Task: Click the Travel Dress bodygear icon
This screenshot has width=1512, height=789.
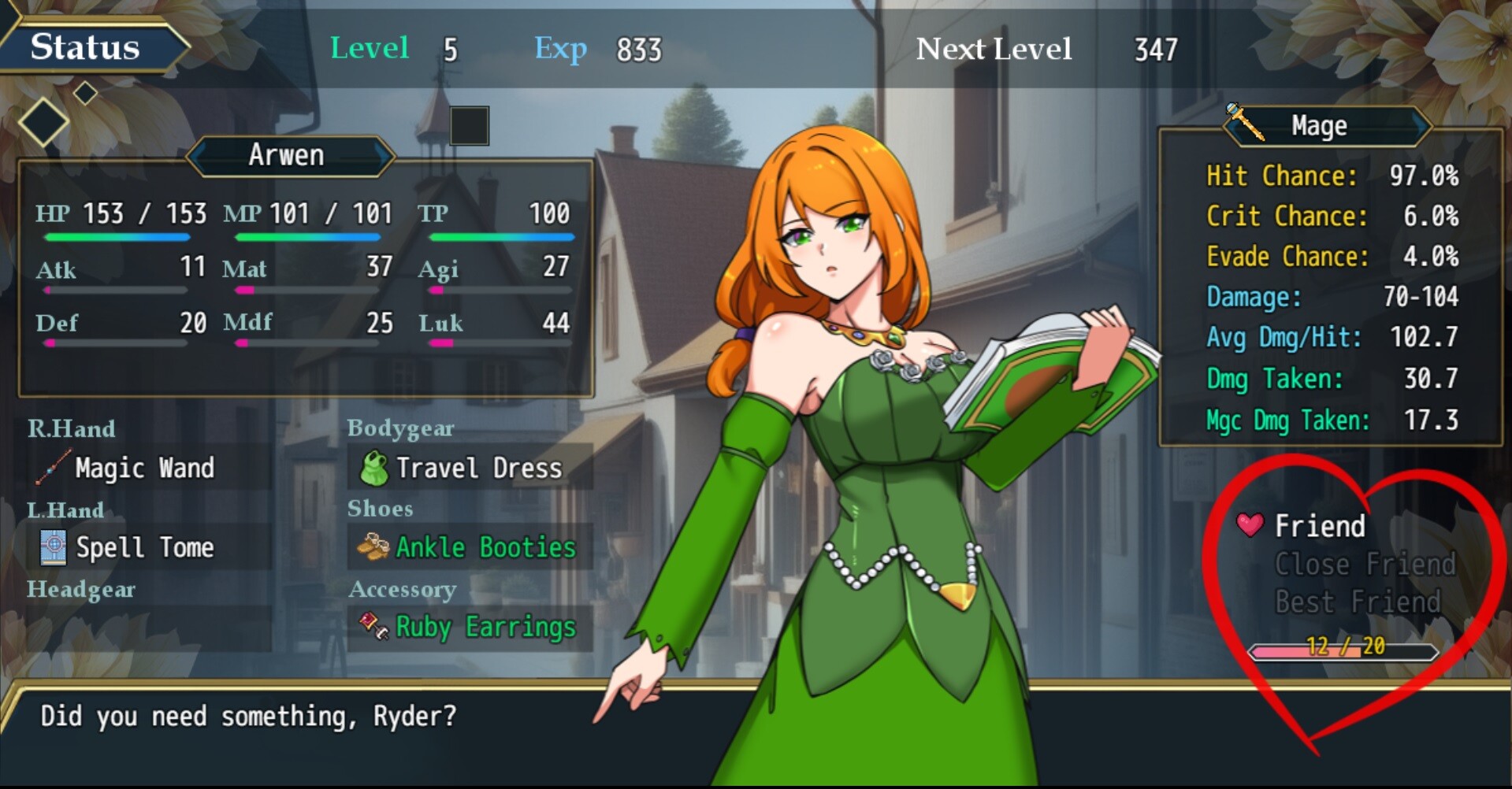Action: tap(373, 467)
